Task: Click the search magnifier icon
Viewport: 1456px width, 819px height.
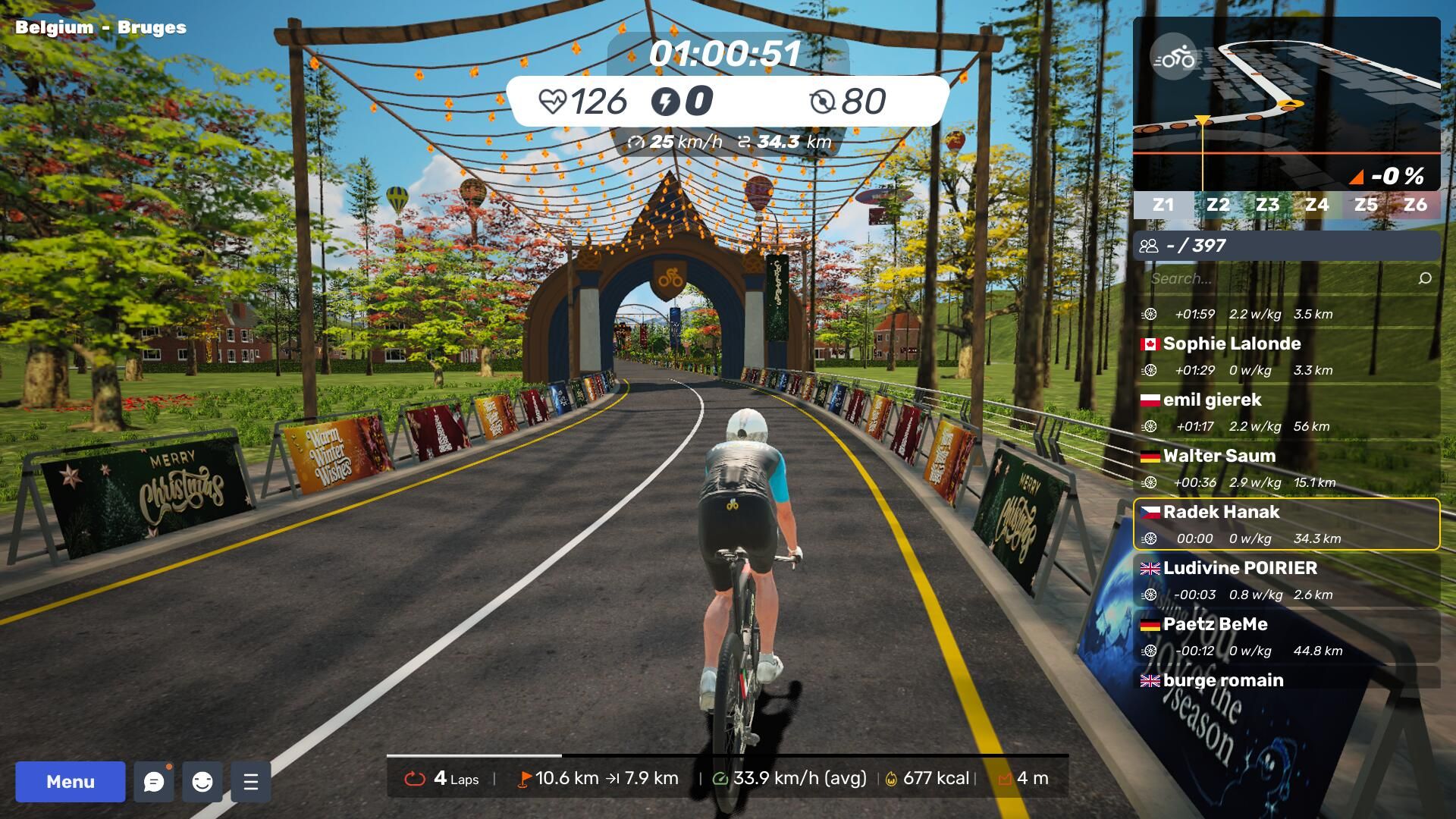Action: [1425, 278]
